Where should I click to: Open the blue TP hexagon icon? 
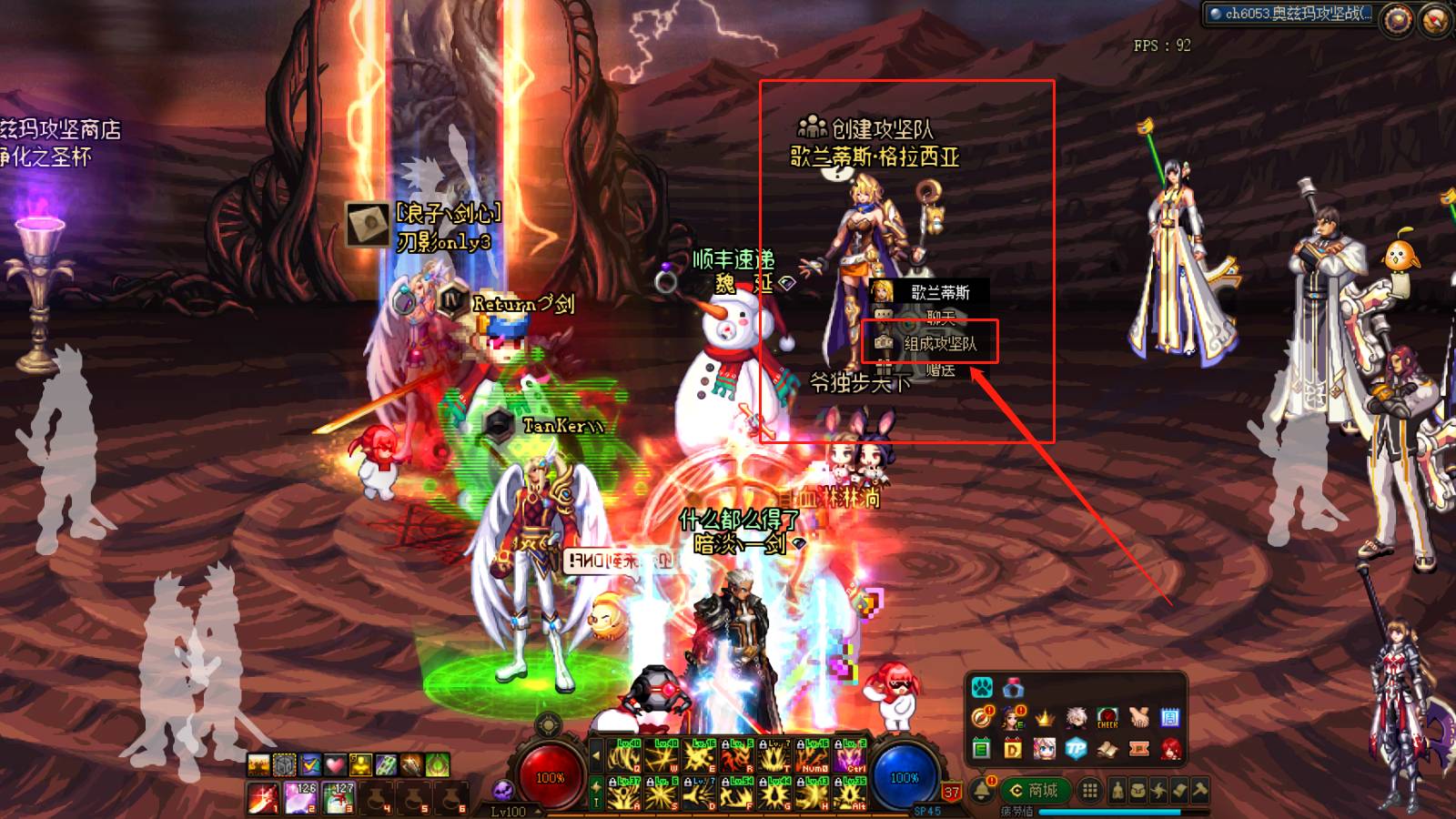(1076, 749)
